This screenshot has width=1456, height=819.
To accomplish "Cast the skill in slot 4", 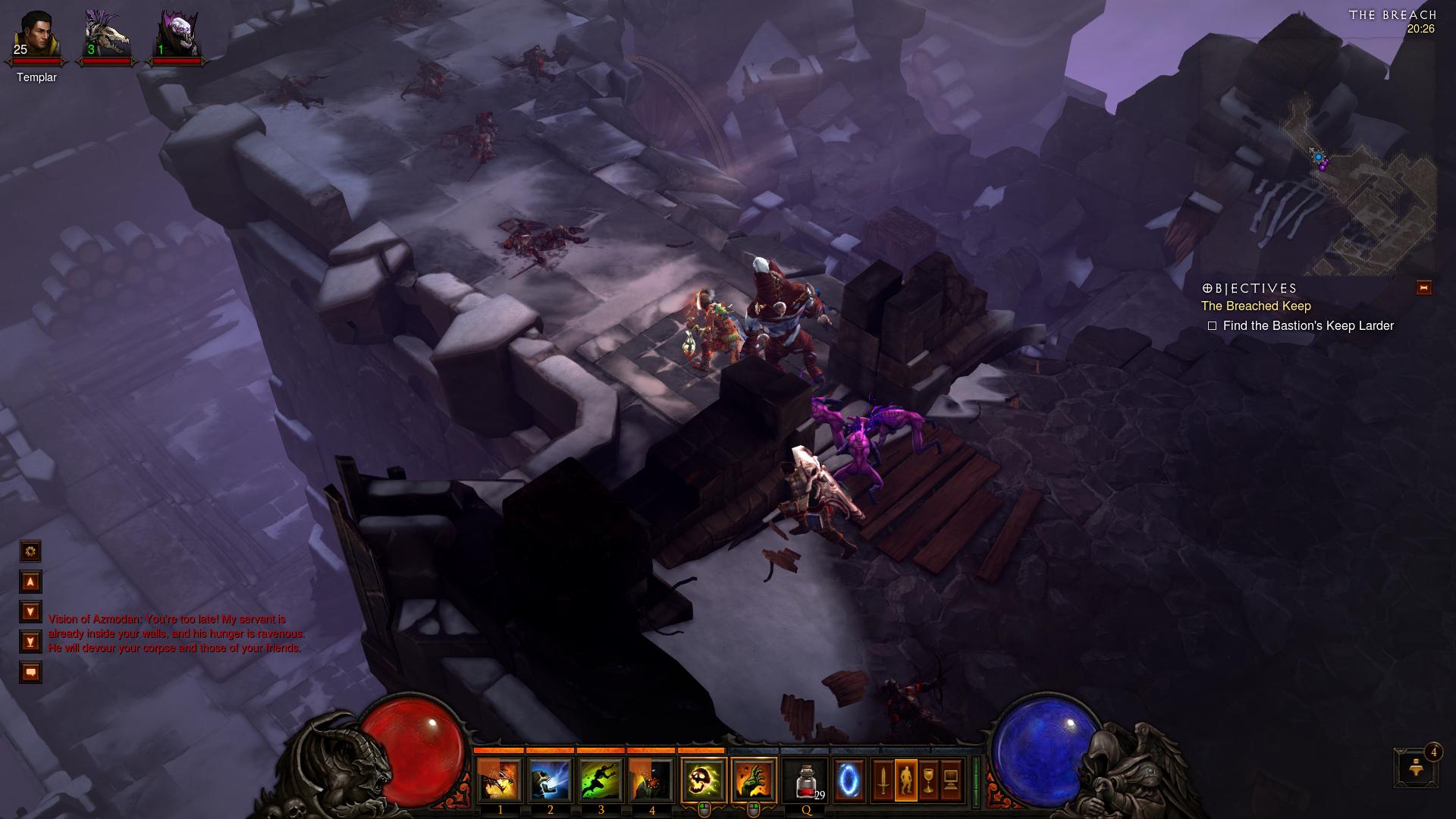I will tap(651, 780).
